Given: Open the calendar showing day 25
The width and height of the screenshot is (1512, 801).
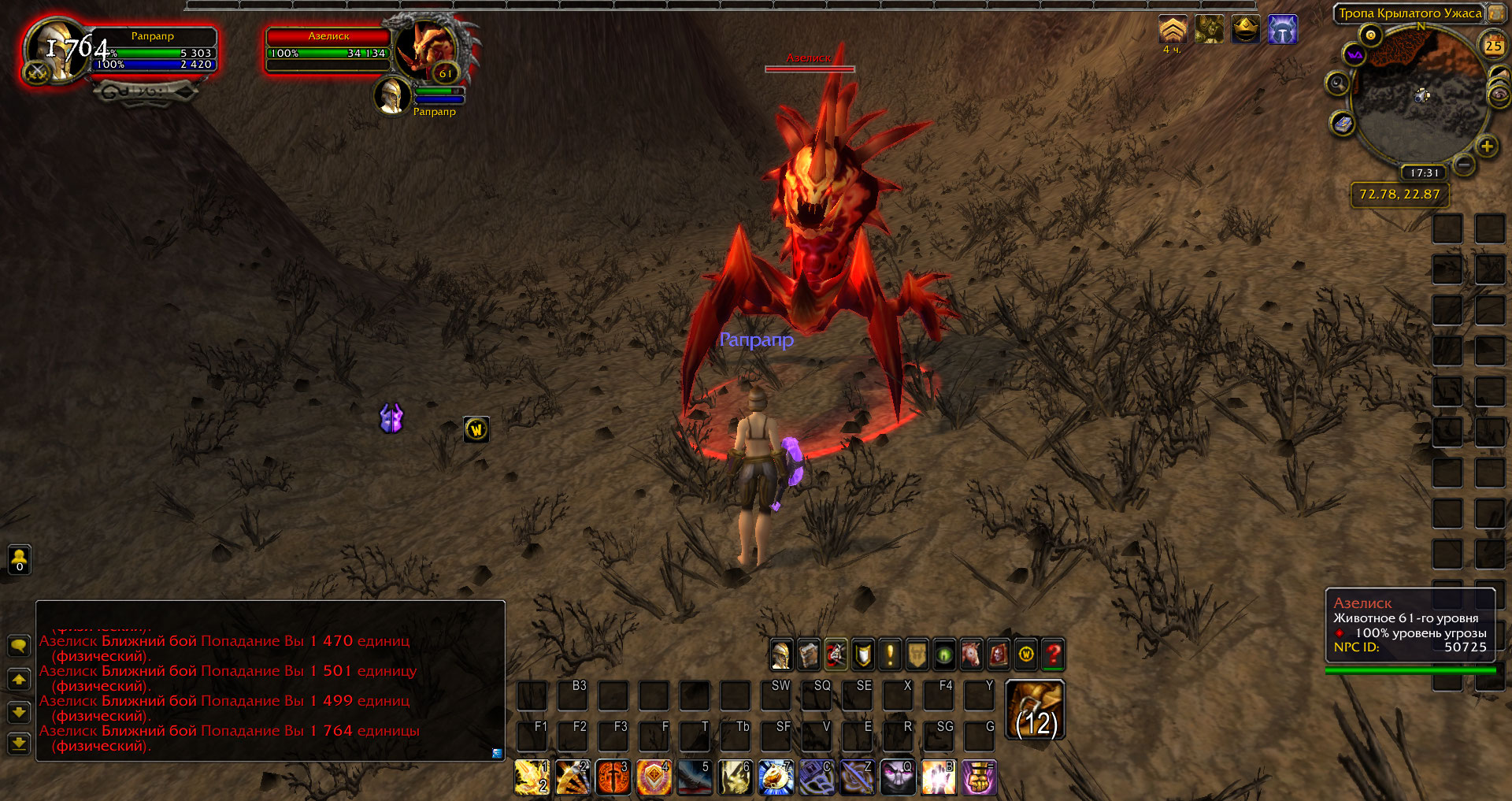Looking at the screenshot, I should [x=1493, y=46].
